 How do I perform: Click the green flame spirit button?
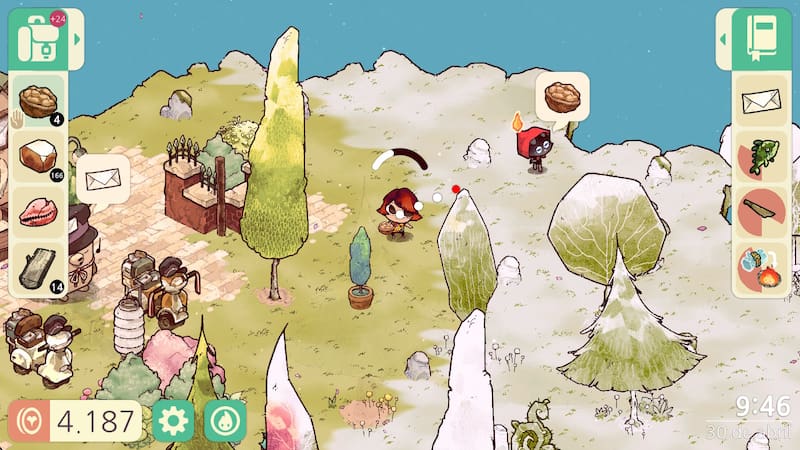(x=225, y=421)
